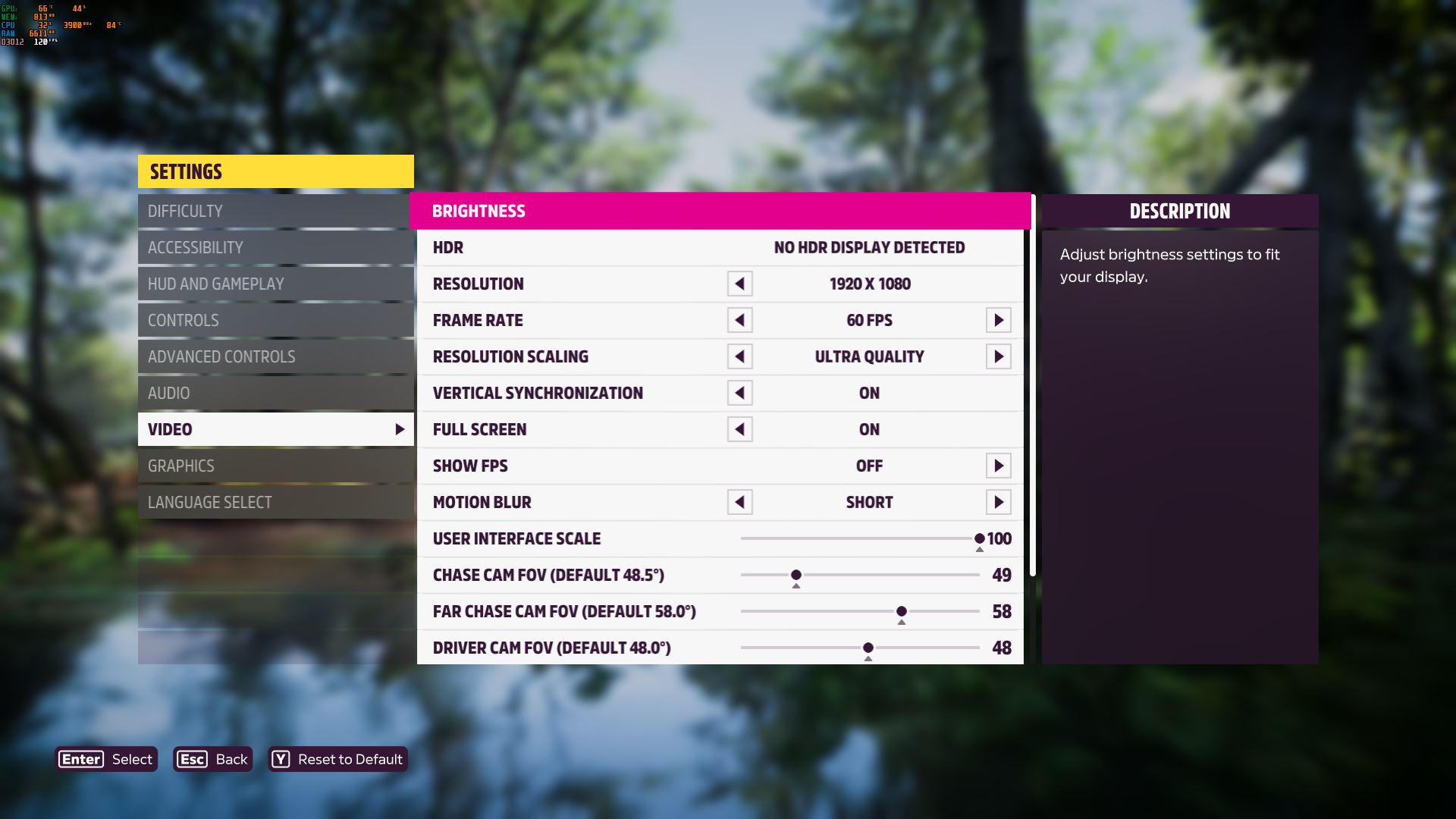
Task: Toggle full screen off with left arrow
Action: pos(739,429)
